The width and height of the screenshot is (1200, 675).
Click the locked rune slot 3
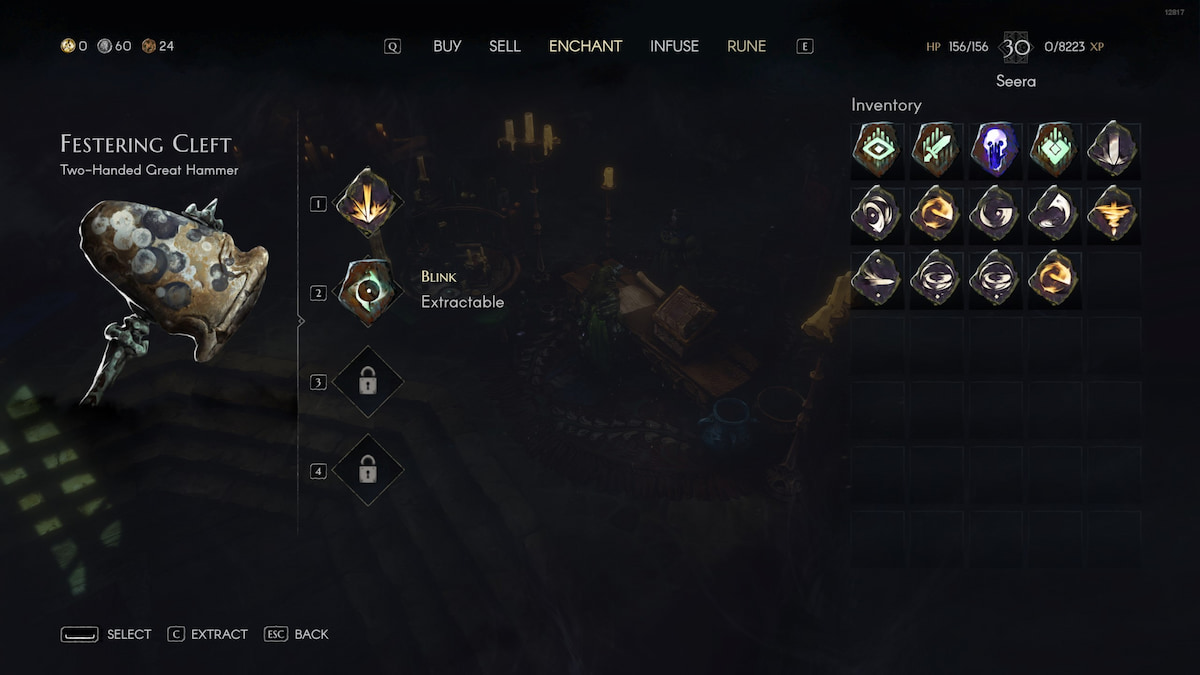pyautogui.click(x=367, y=381)
